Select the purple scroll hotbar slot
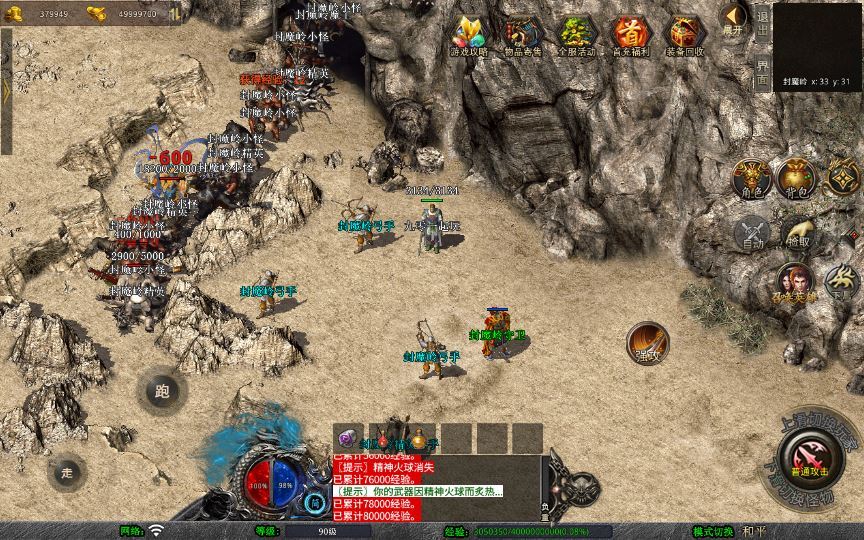This screenshot has height=540, width=864. coord(347,438)
